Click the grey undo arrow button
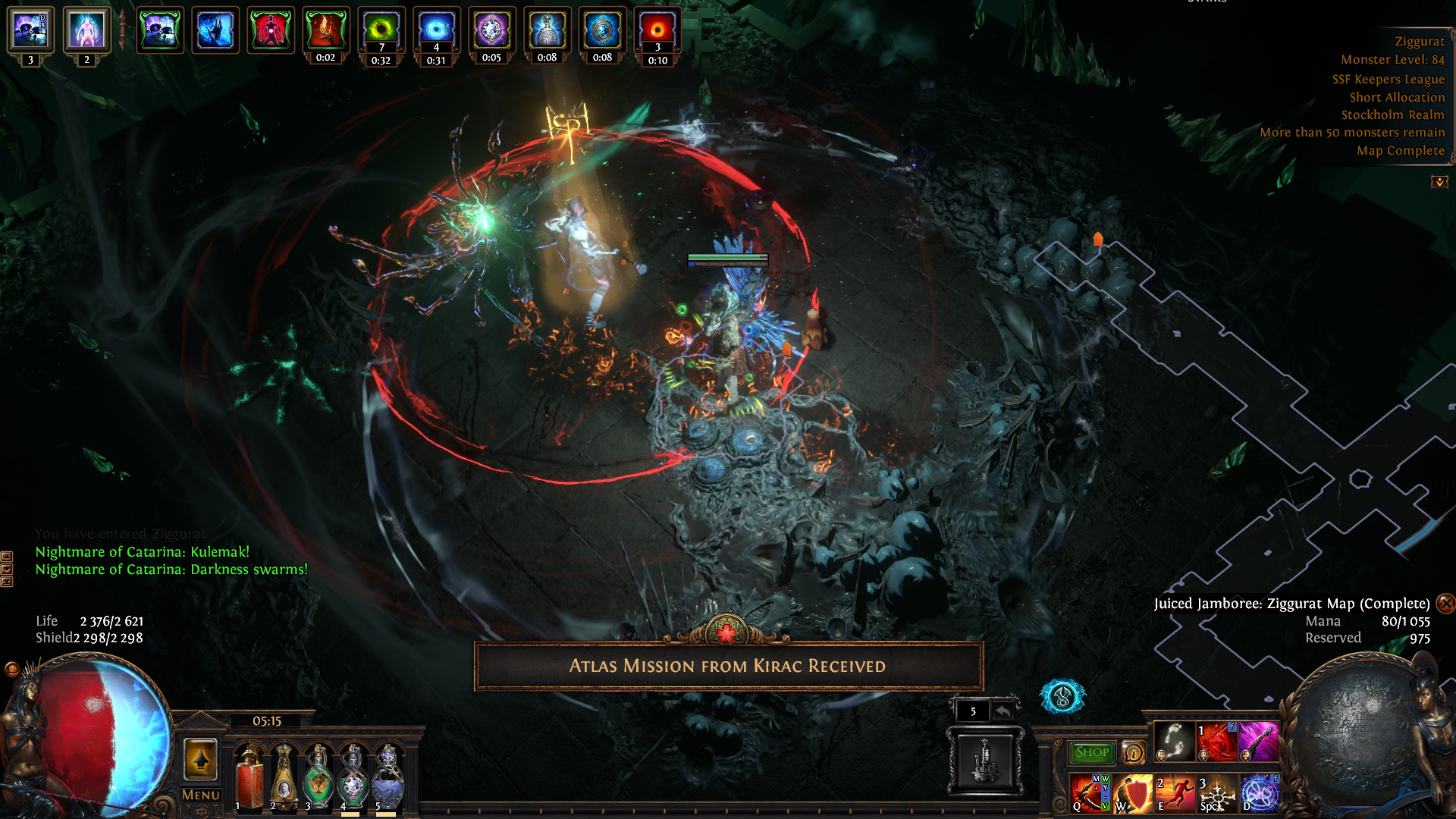This screenshot has height=819, width=1456. (x=1003, y=711)
